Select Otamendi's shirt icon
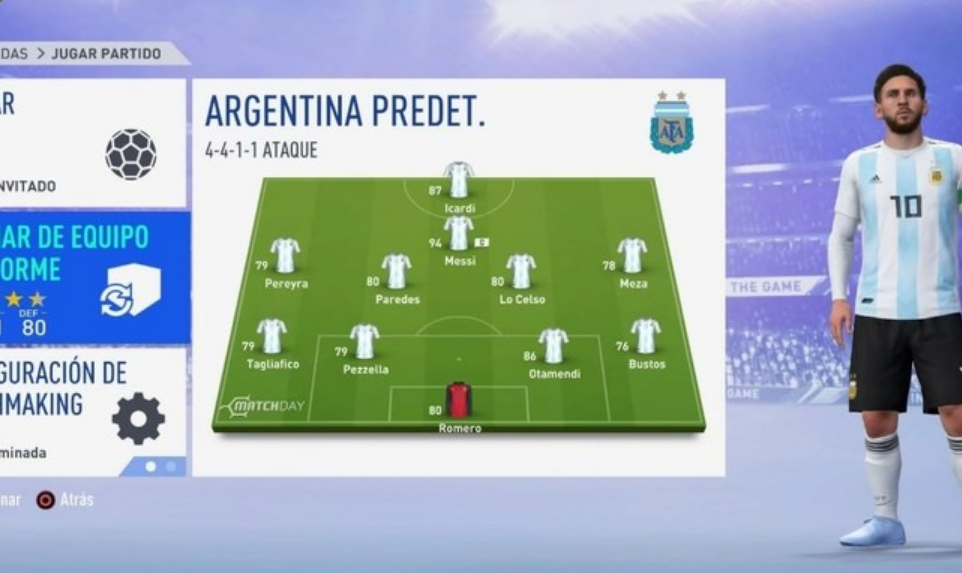Viewport: 962px width, 573px height. pyautogui.click(x=553, y=345)
